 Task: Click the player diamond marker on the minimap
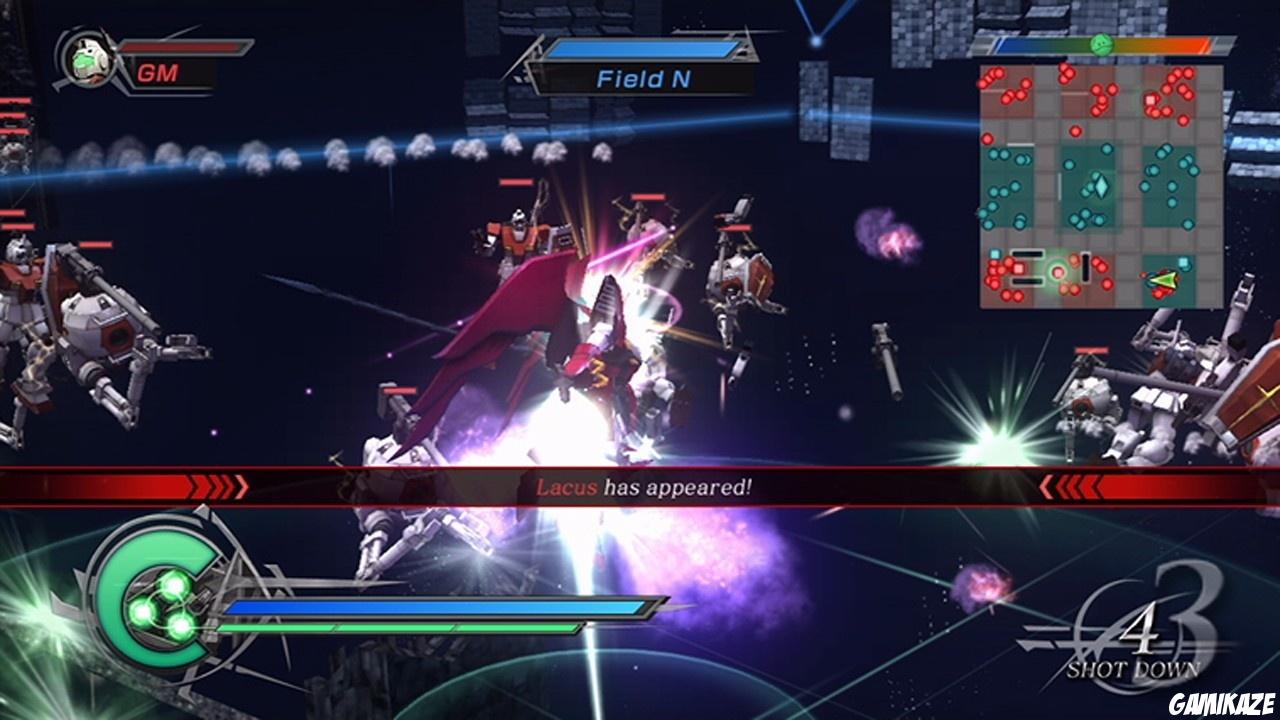pos(1101,185)
